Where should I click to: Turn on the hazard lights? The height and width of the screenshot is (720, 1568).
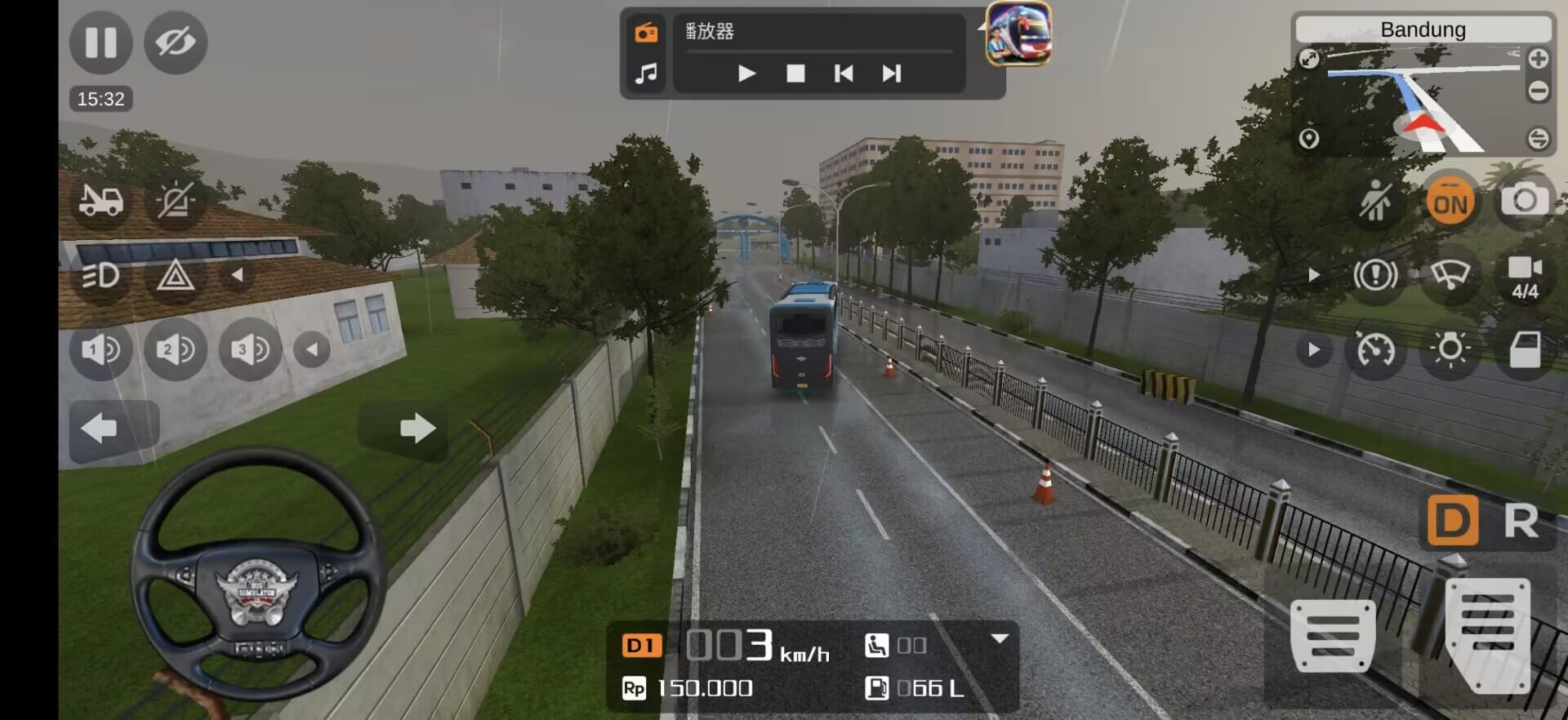click(x=176, y=276)
